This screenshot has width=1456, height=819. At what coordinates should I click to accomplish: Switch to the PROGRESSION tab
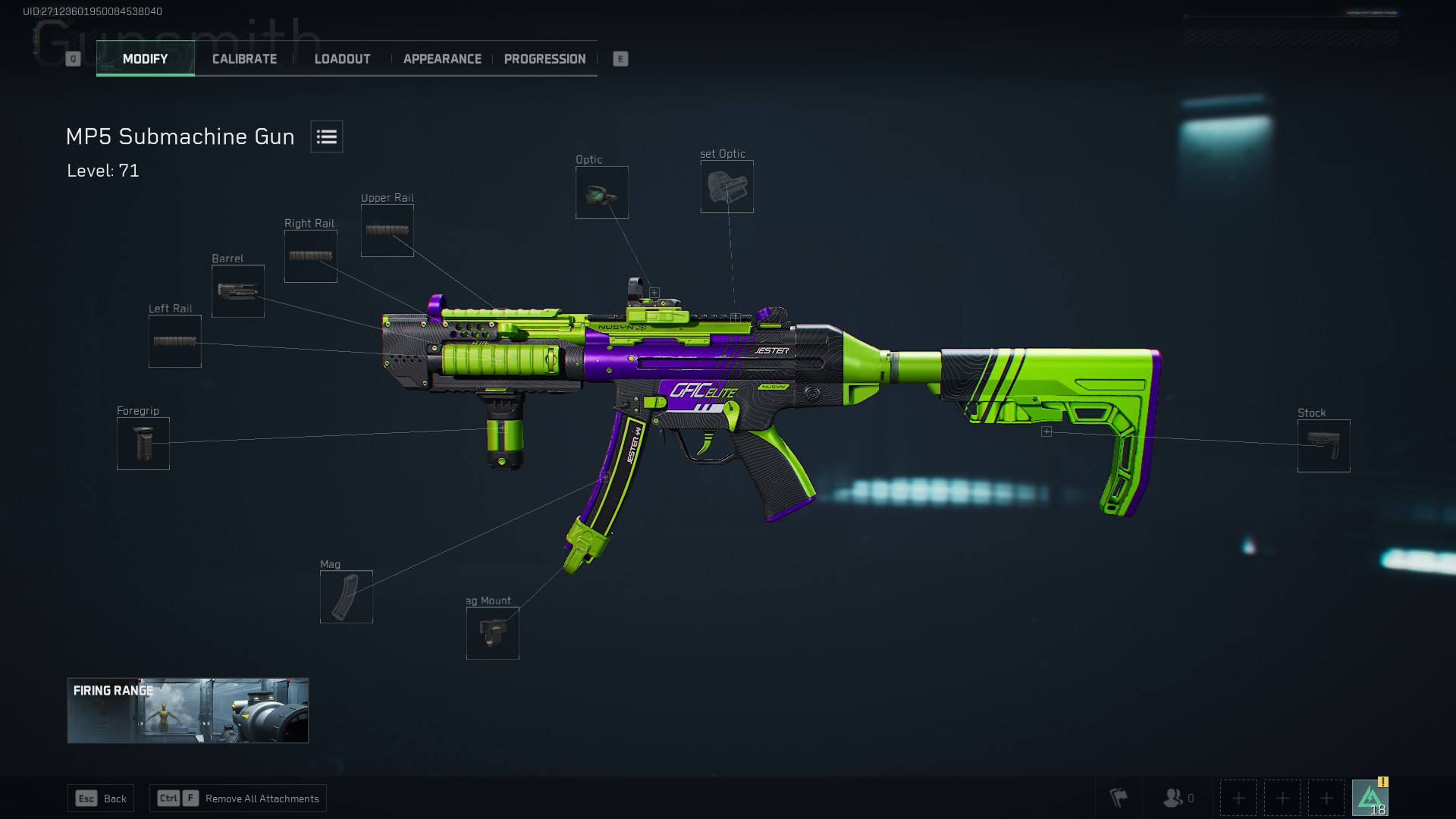544,58
